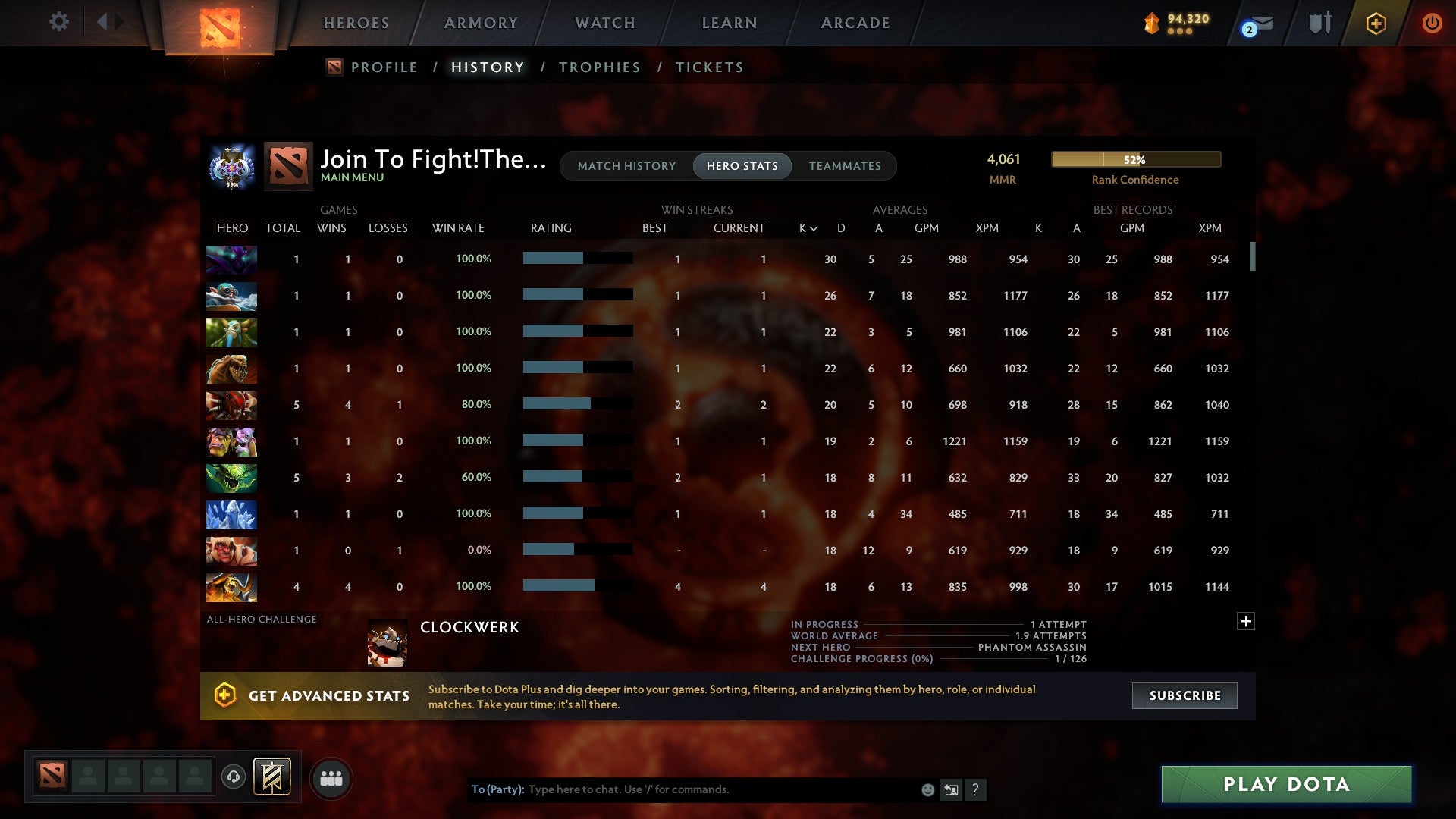Open the WATCH menu
The image size is (1456, 819).
coord(604,23)
